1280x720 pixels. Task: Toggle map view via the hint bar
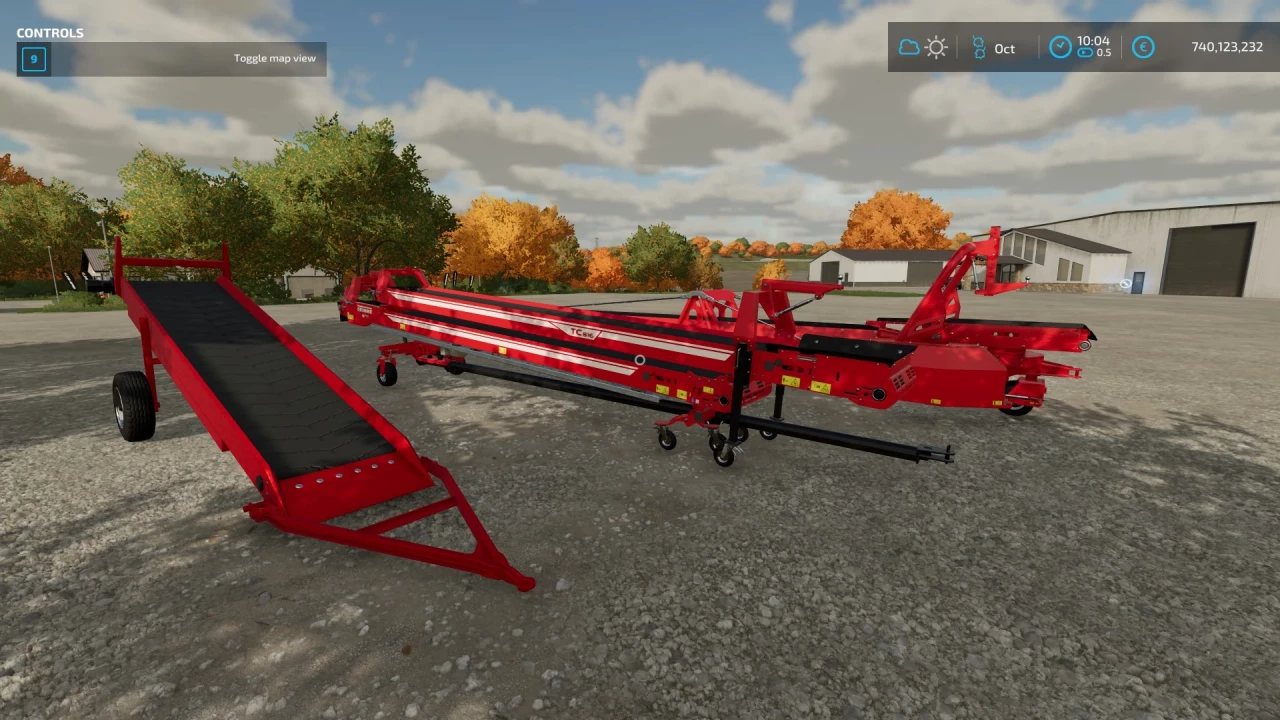click(x=275, y=58)
